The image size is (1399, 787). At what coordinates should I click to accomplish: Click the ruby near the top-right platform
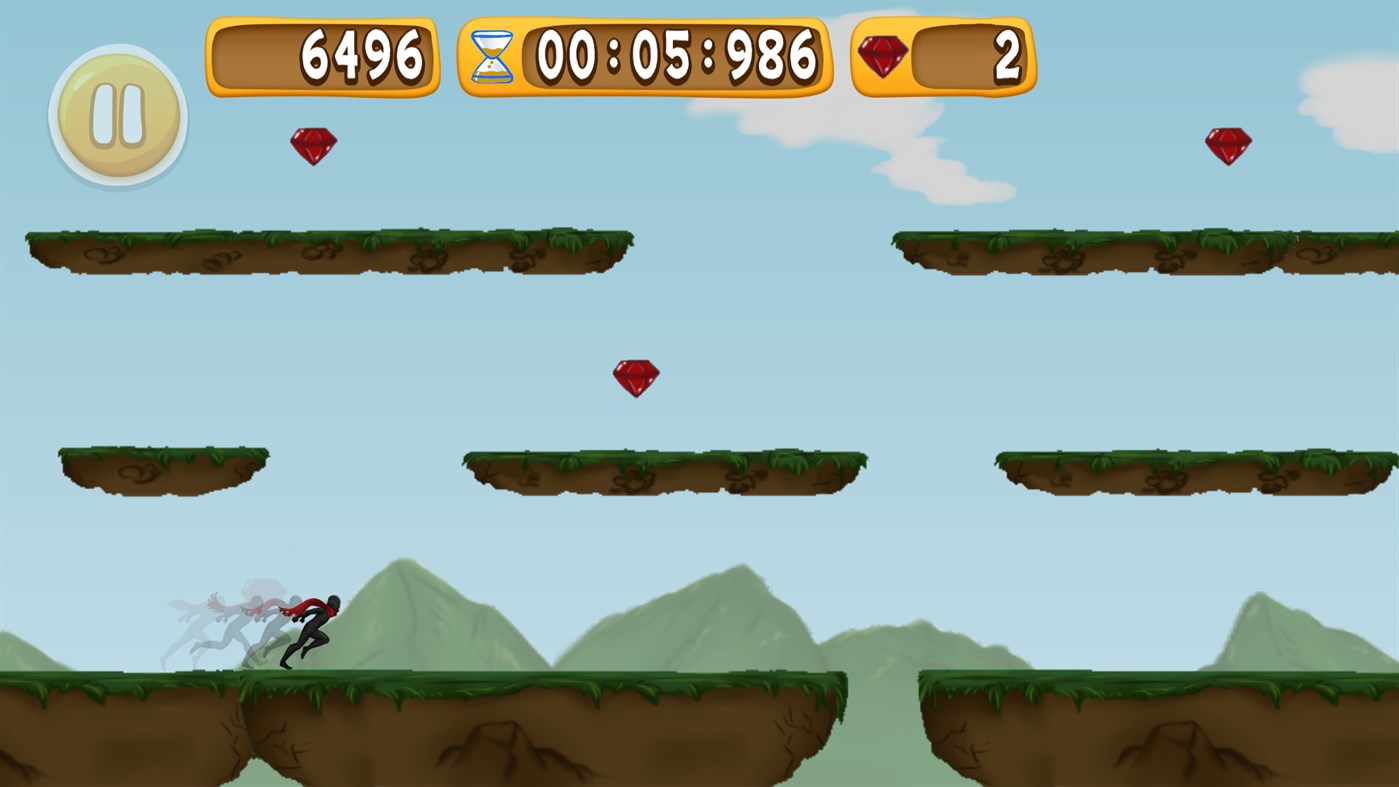[1228, 144]
